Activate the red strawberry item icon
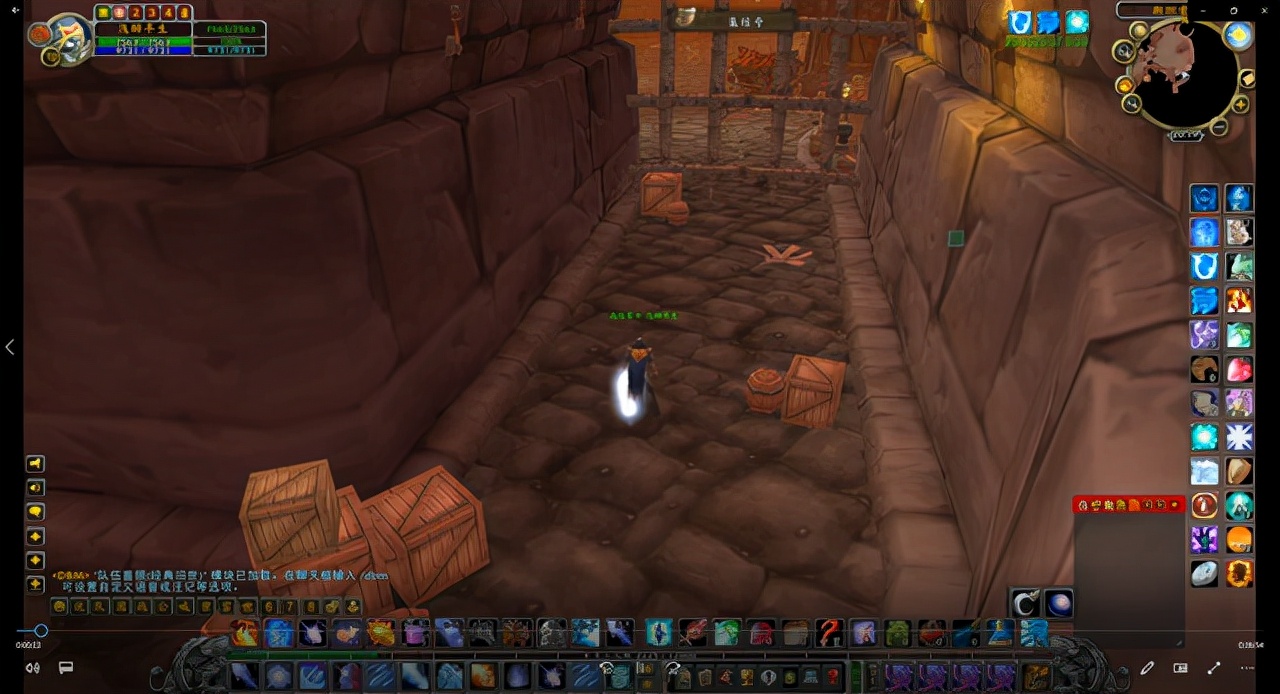Viewport: 1280px width, 694px height. coord(1239,370)
